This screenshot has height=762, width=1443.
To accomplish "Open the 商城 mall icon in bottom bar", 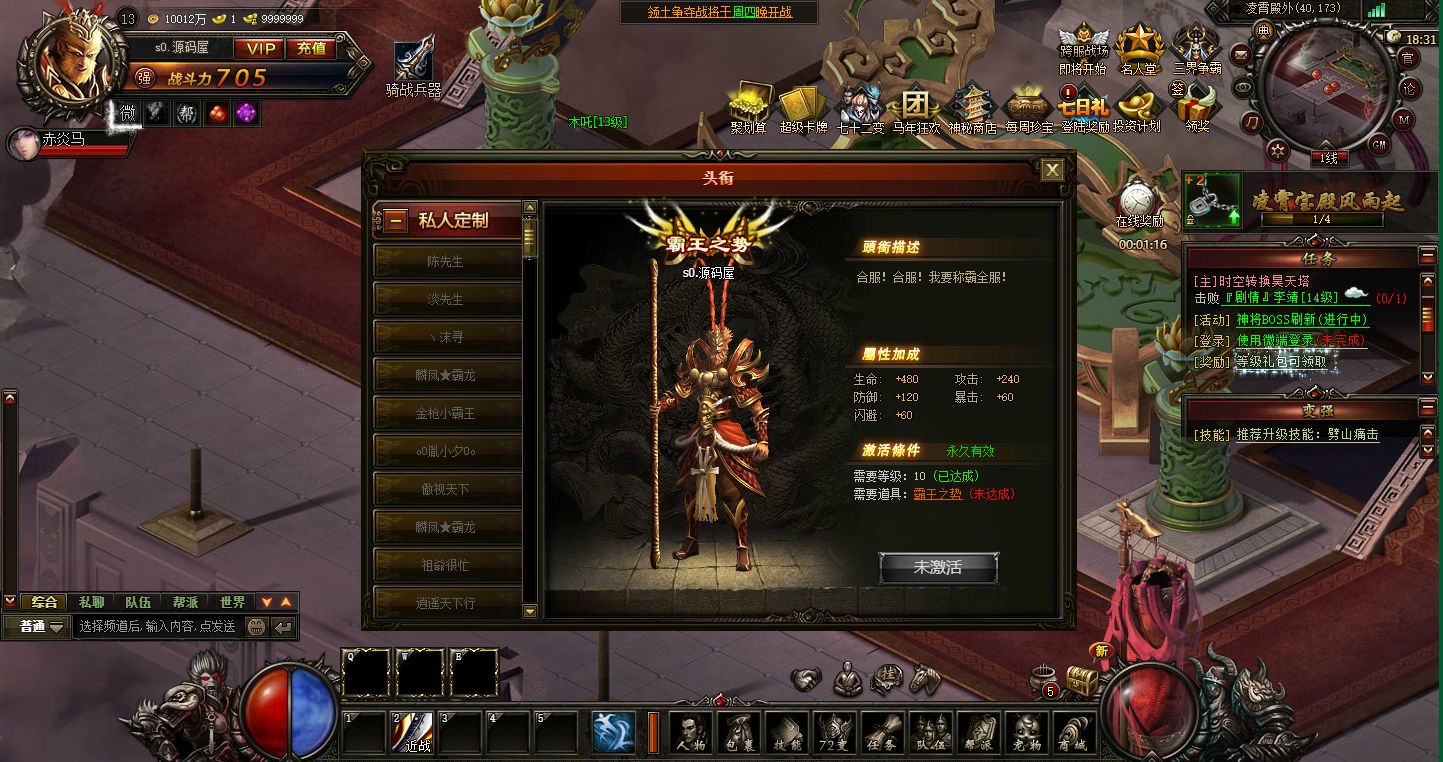I will tap(1075, 731).
